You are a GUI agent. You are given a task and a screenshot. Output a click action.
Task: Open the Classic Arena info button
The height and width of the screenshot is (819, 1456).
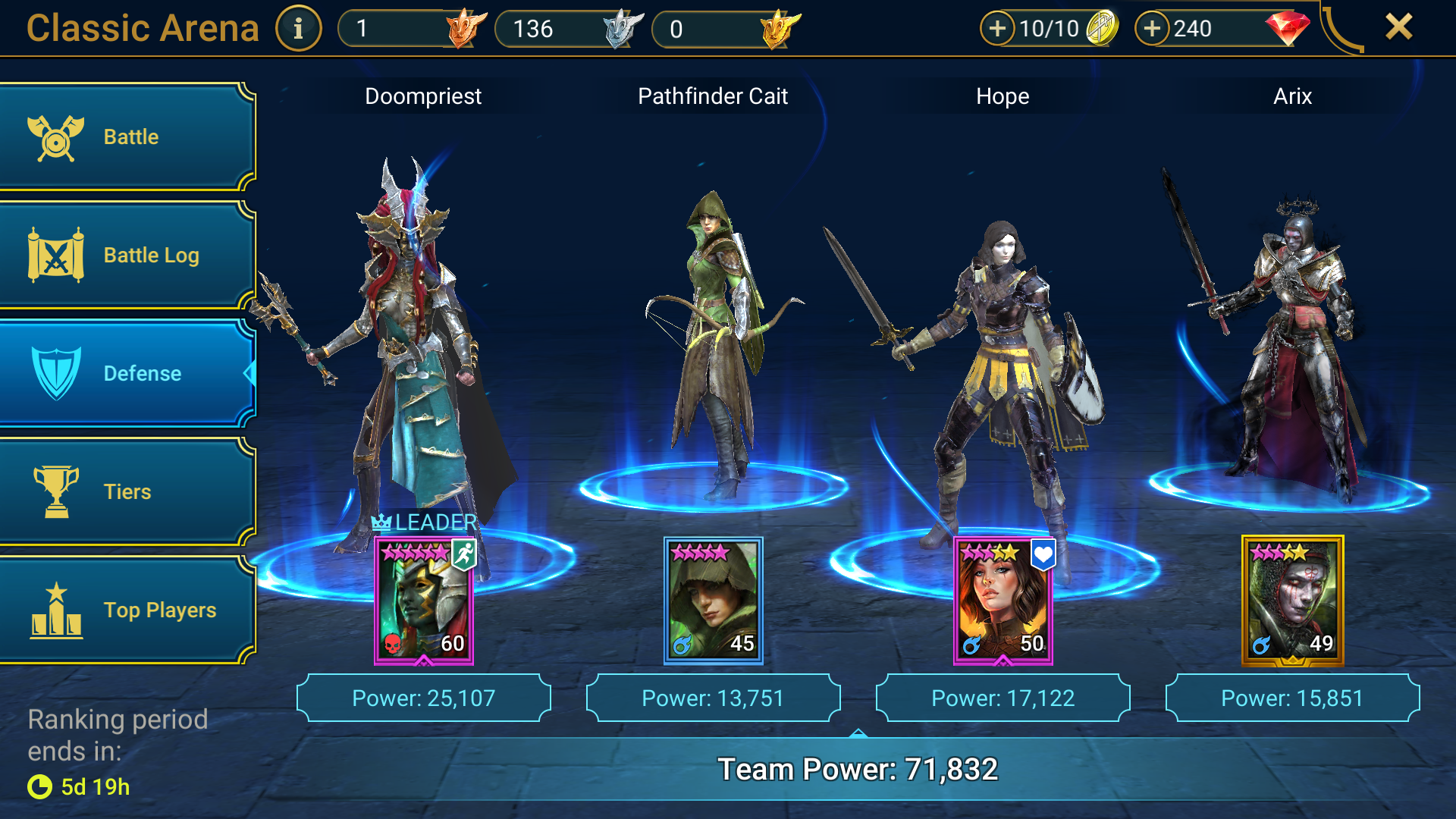click(x=298, y=29)
